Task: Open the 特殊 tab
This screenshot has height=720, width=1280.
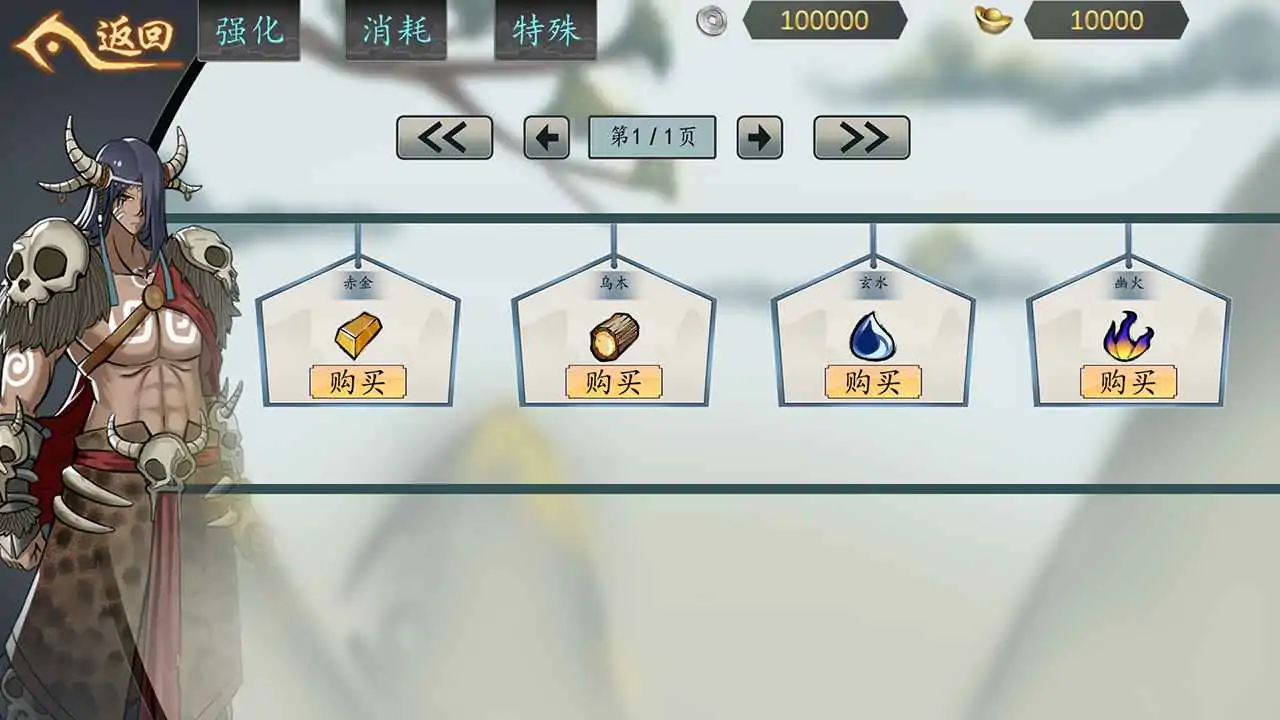Action: click(544, 30)
